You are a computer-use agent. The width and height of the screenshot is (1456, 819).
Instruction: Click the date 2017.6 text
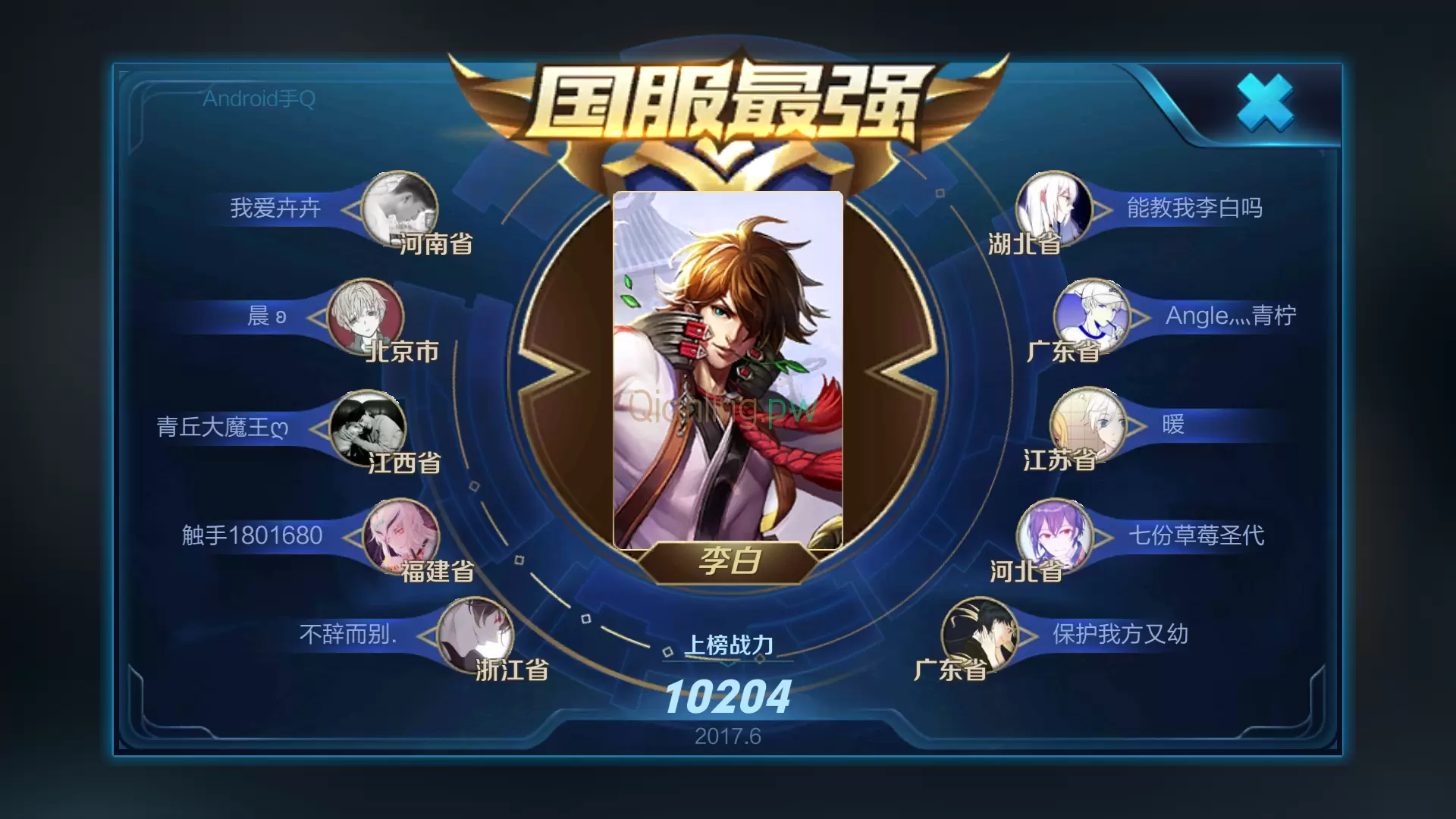[730, 736]
